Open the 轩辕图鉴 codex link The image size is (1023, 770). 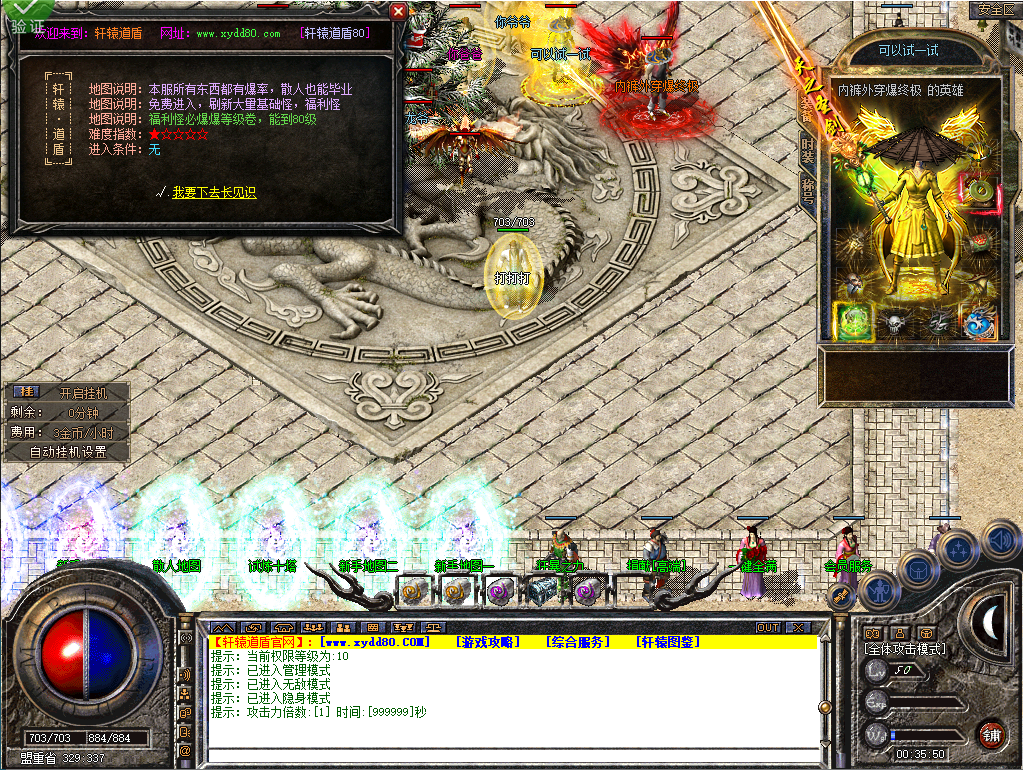[667, 641]
